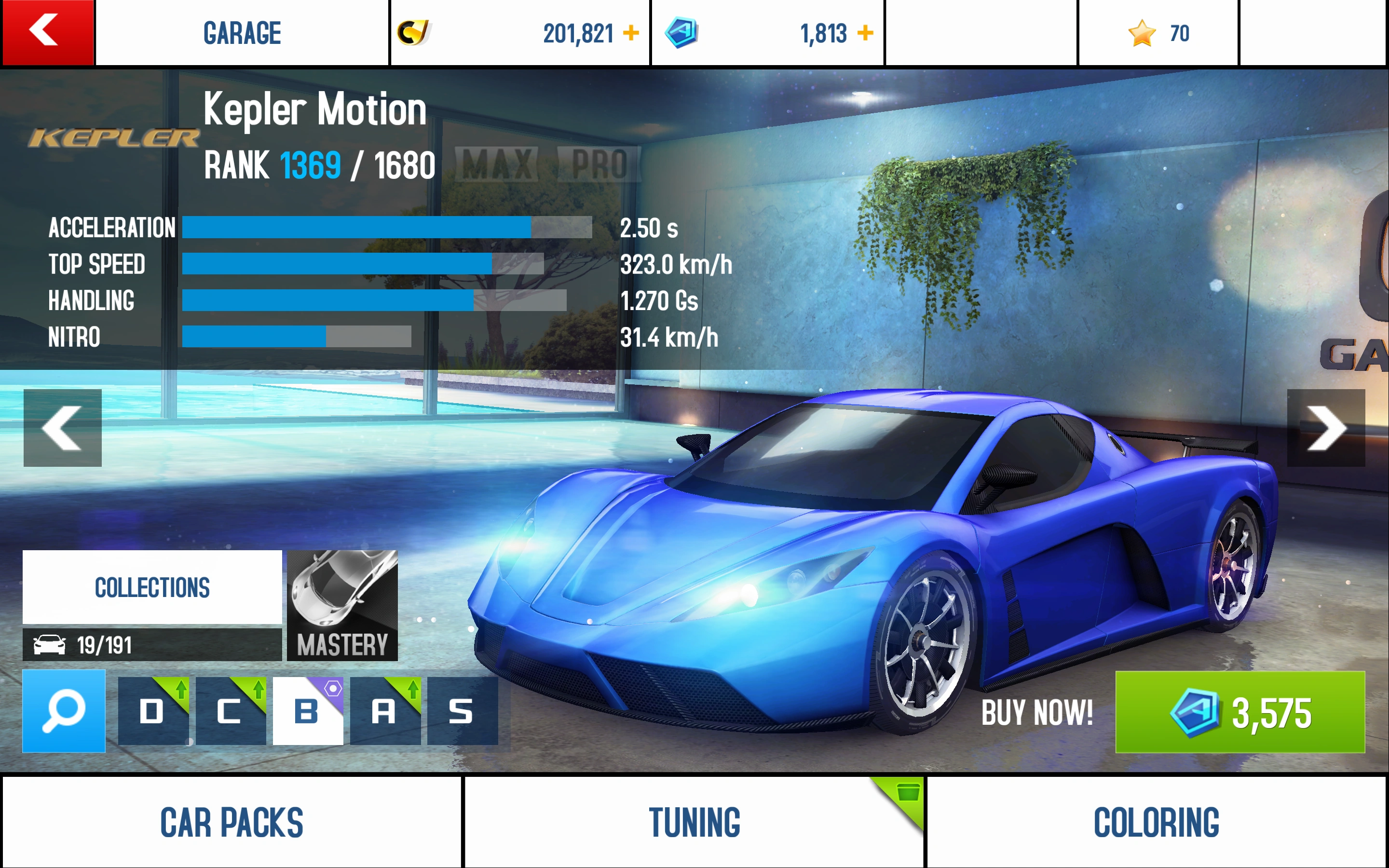Screen dimensions: 1389x868
Task: Show the previous car in the garage
Action: (x=63, y=428)
